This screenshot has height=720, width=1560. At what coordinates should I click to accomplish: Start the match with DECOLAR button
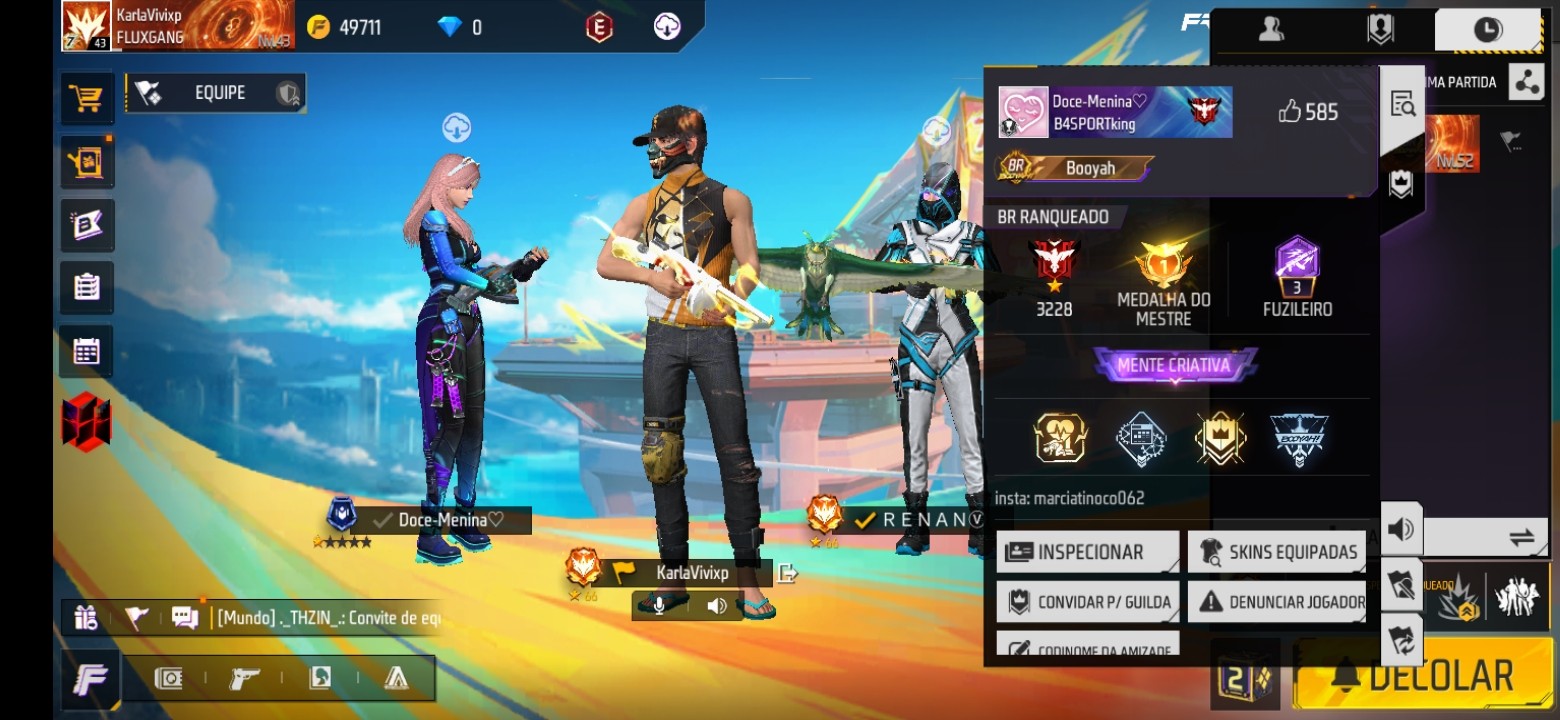pos(1422,677)
